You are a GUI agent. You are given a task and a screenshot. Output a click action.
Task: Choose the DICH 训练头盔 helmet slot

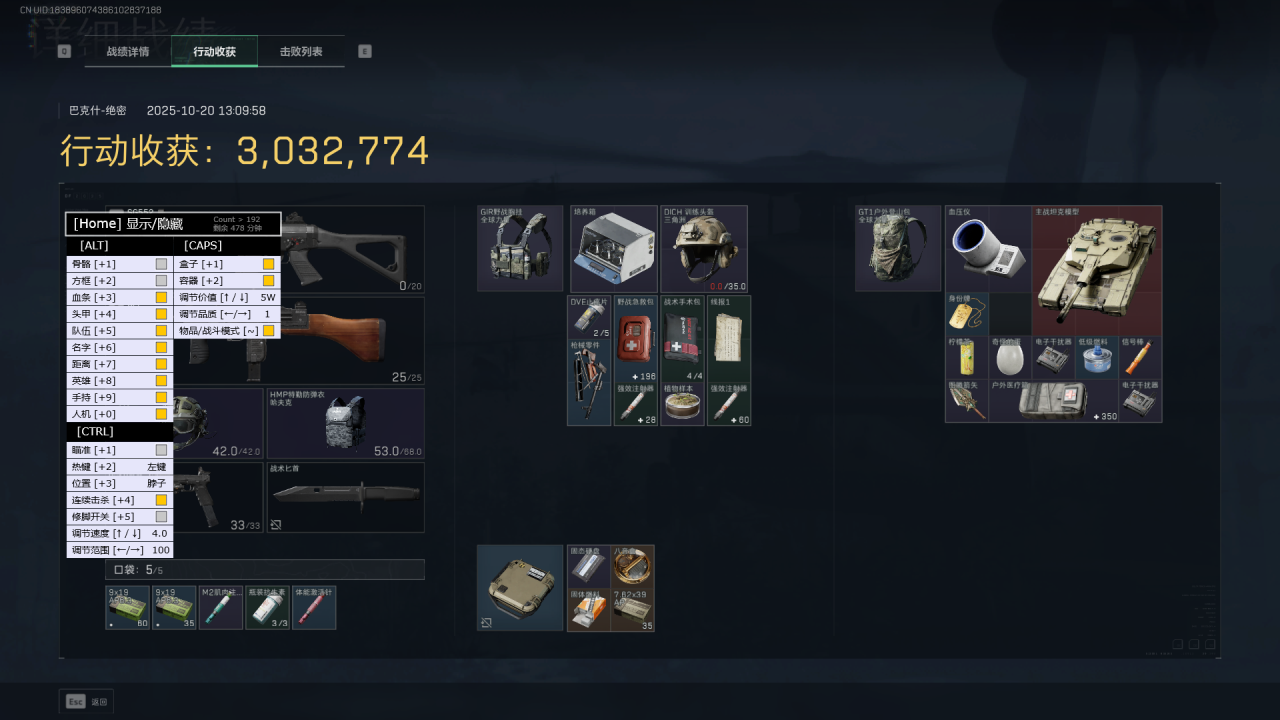point(703,249)
